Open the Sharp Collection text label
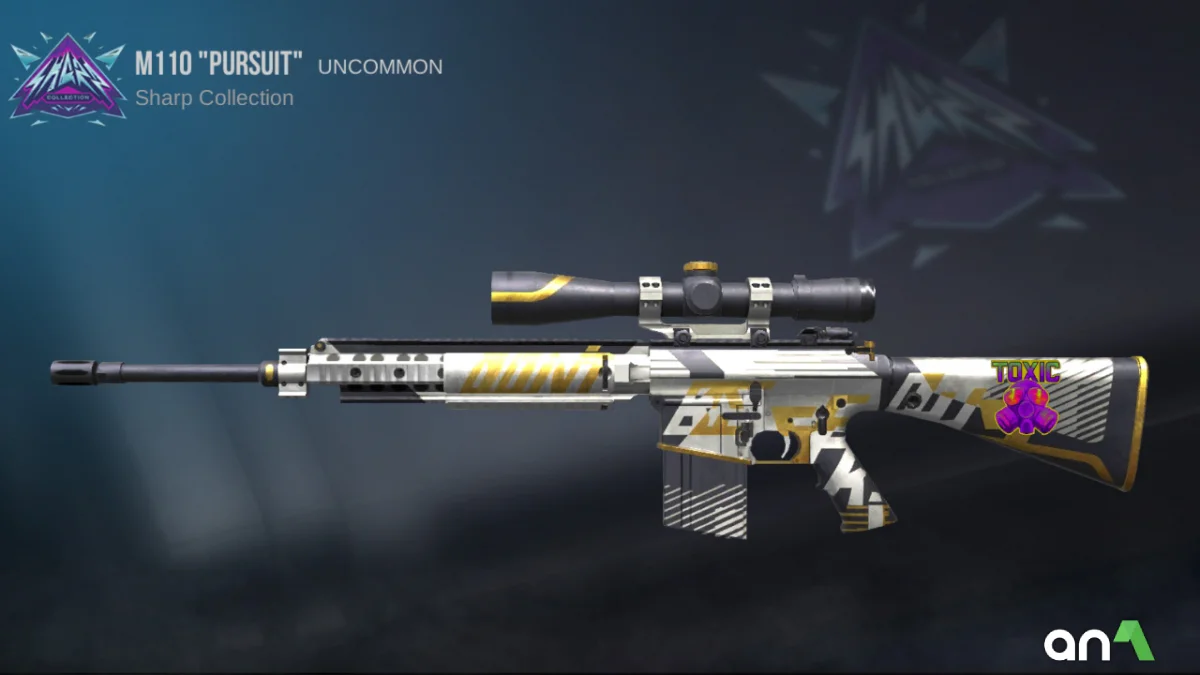This screenshot has height=675, width=1200. (214, 98)
